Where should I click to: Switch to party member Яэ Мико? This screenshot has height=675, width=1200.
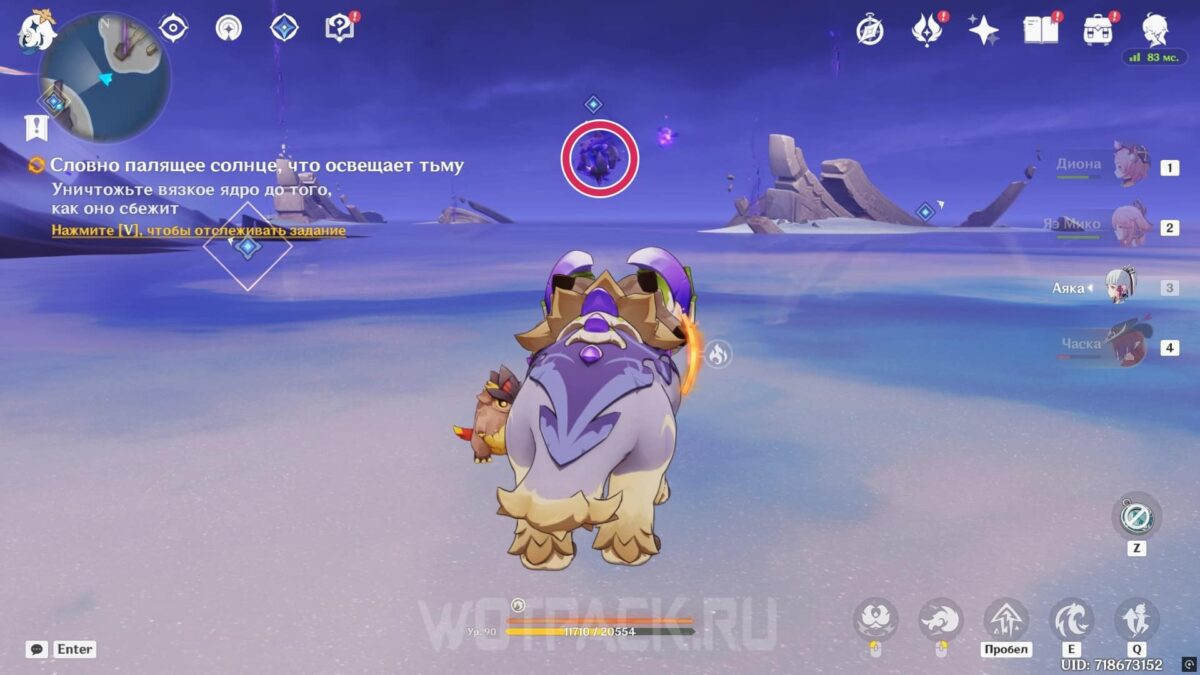[1130, 227]
